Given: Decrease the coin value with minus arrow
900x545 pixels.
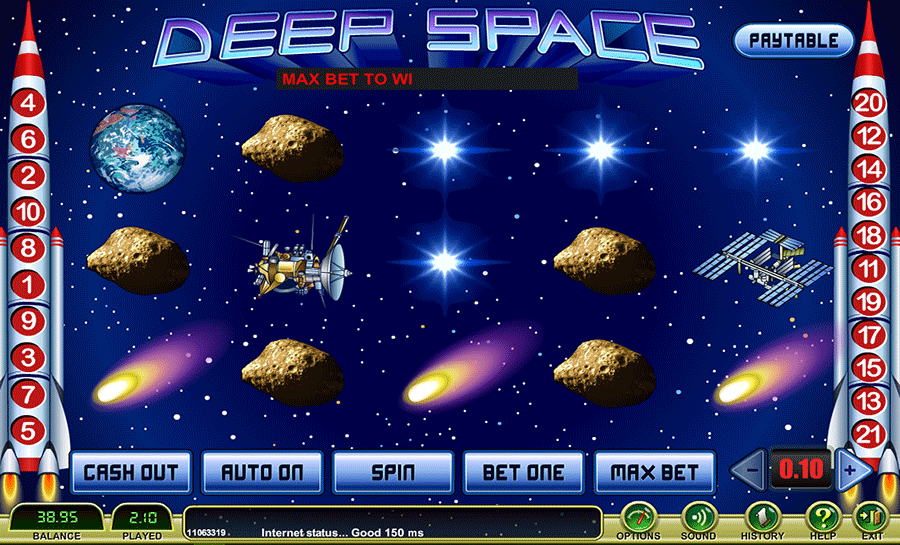Looking at the screenshot, I should [751, 470].
